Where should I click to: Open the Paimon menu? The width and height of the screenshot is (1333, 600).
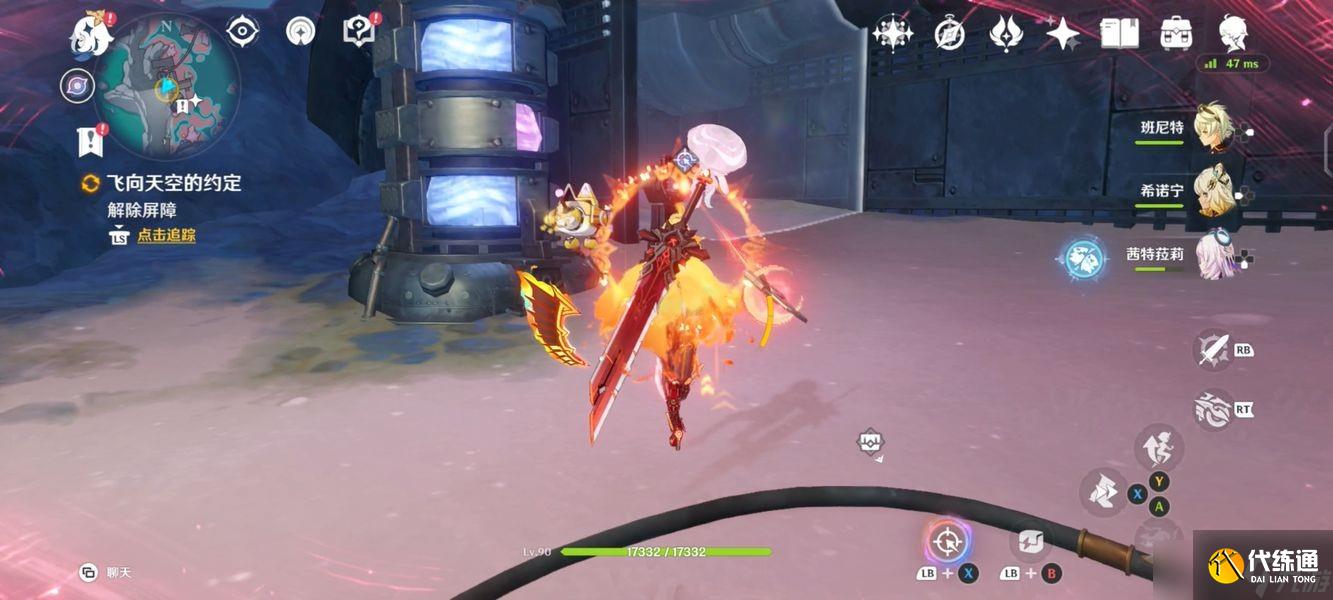click(89, 35)
